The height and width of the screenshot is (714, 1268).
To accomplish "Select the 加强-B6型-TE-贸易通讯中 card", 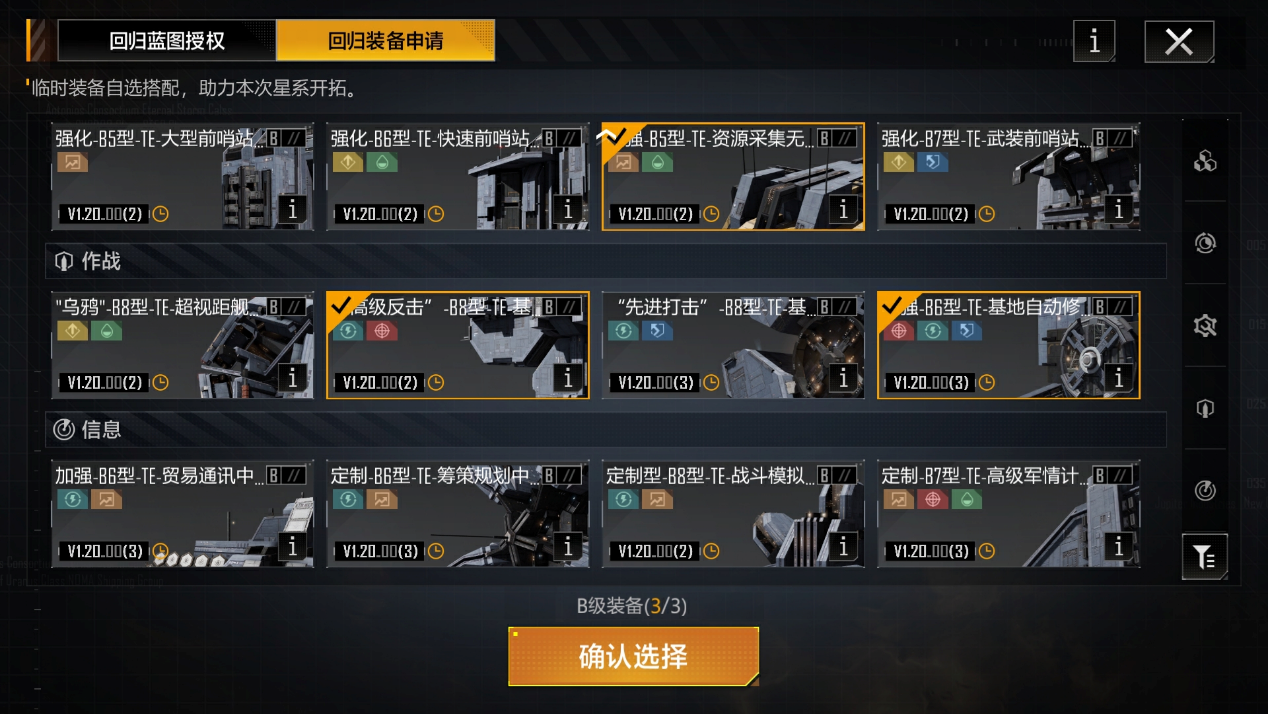I will [x=160, y=513].
